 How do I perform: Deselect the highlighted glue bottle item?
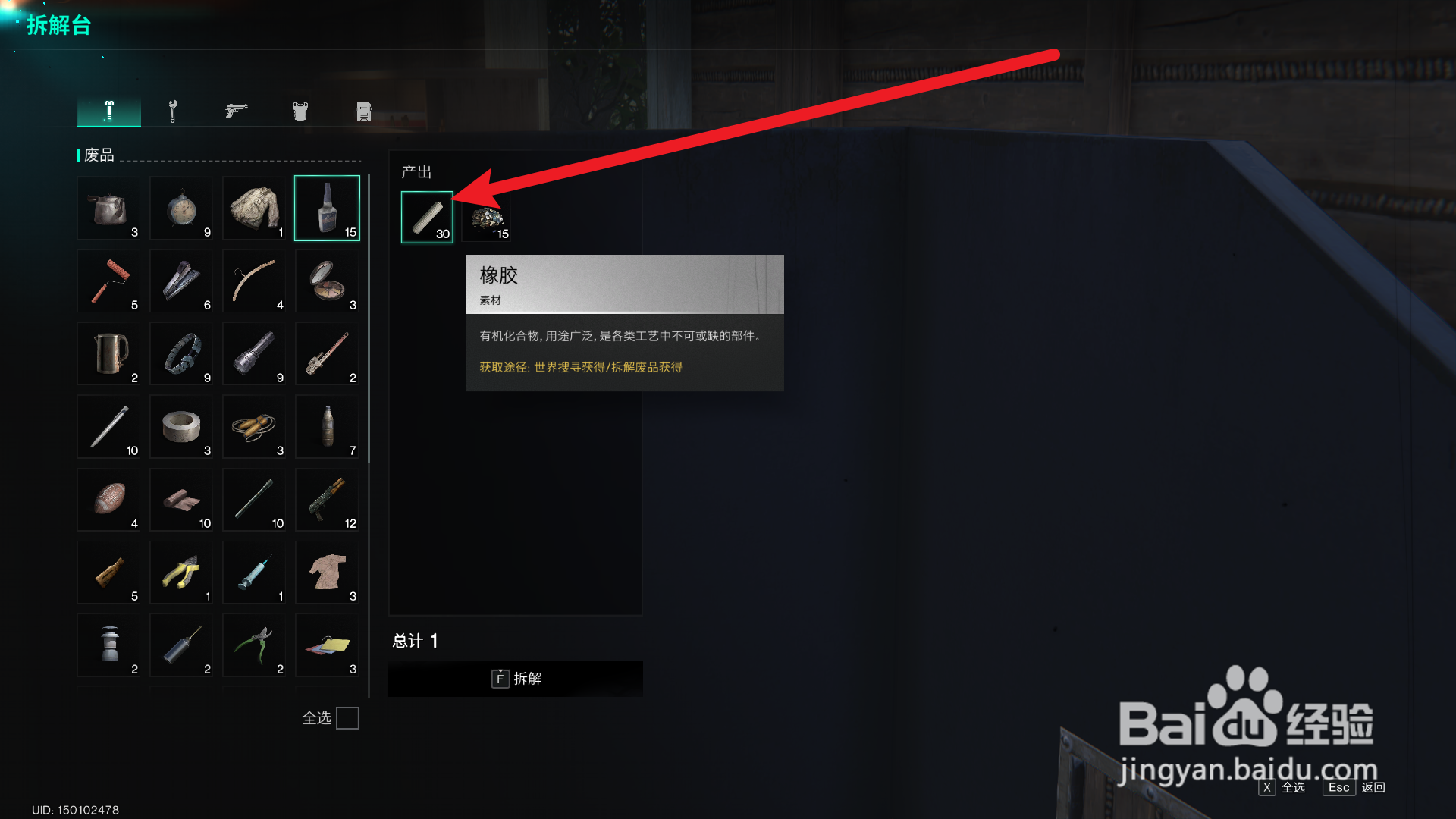327,208
